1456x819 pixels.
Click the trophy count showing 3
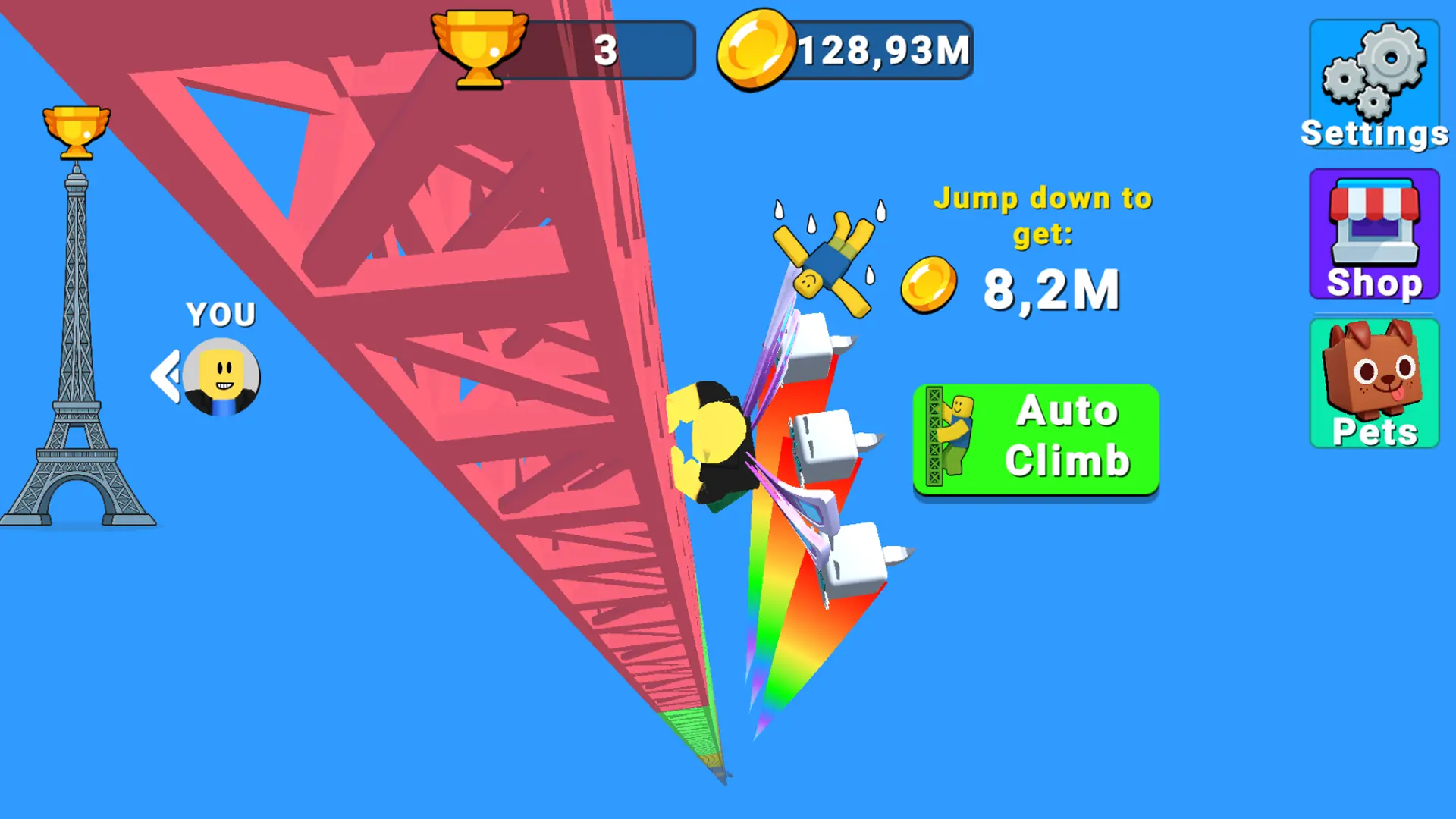tap(607, 49)
